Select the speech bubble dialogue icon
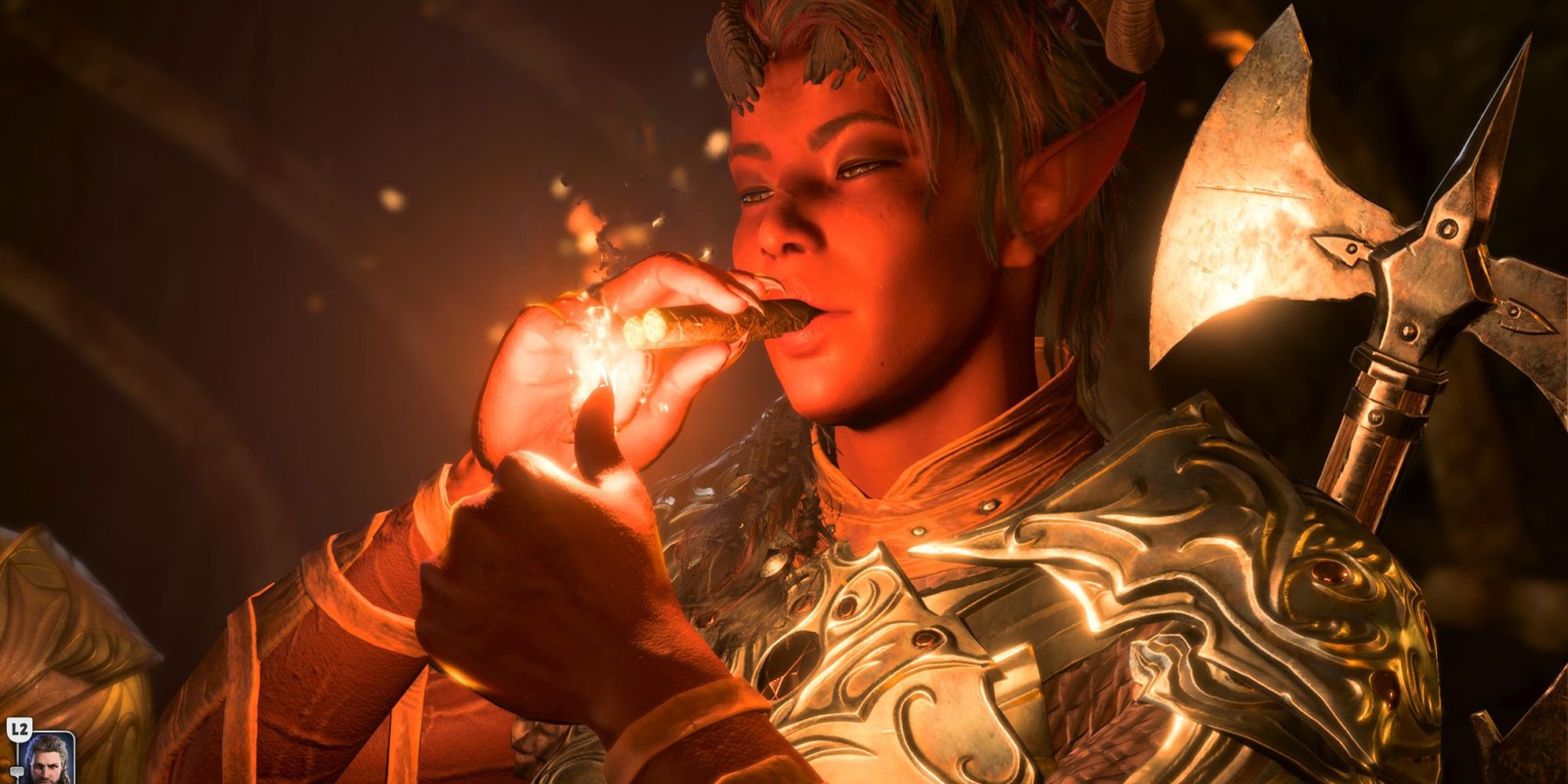The height and width of the screenshot is (784, 1568). click(17, 772)
